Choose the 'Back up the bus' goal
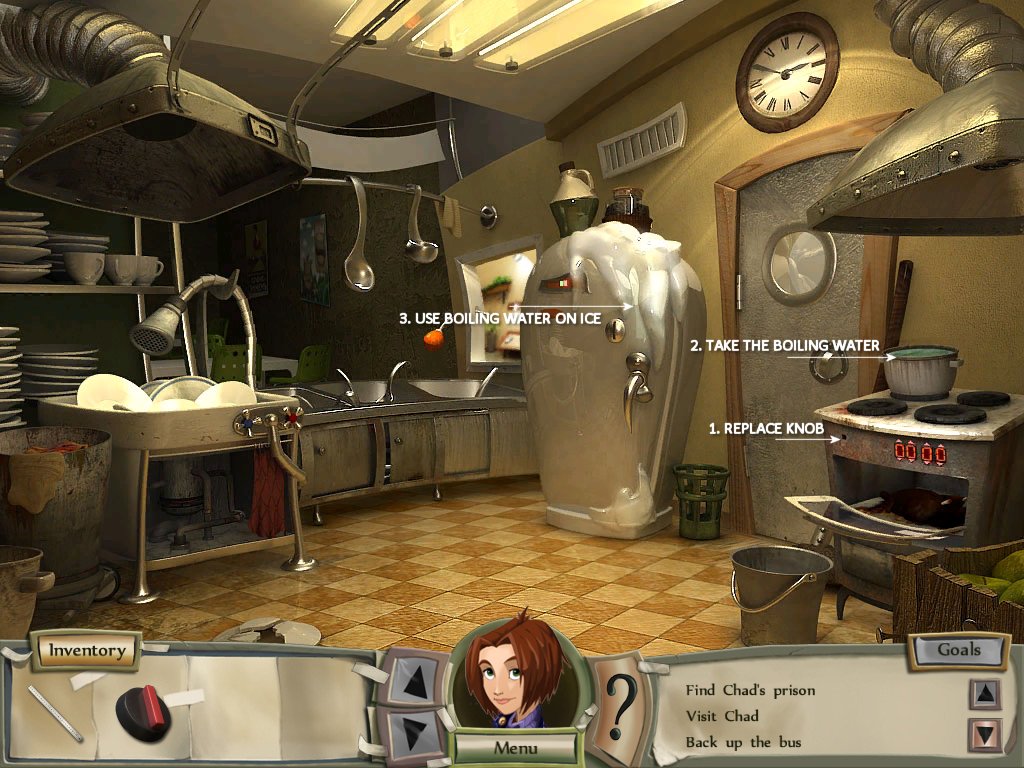The width and height of the screenshot is (1024, 768). coord(744,742)
